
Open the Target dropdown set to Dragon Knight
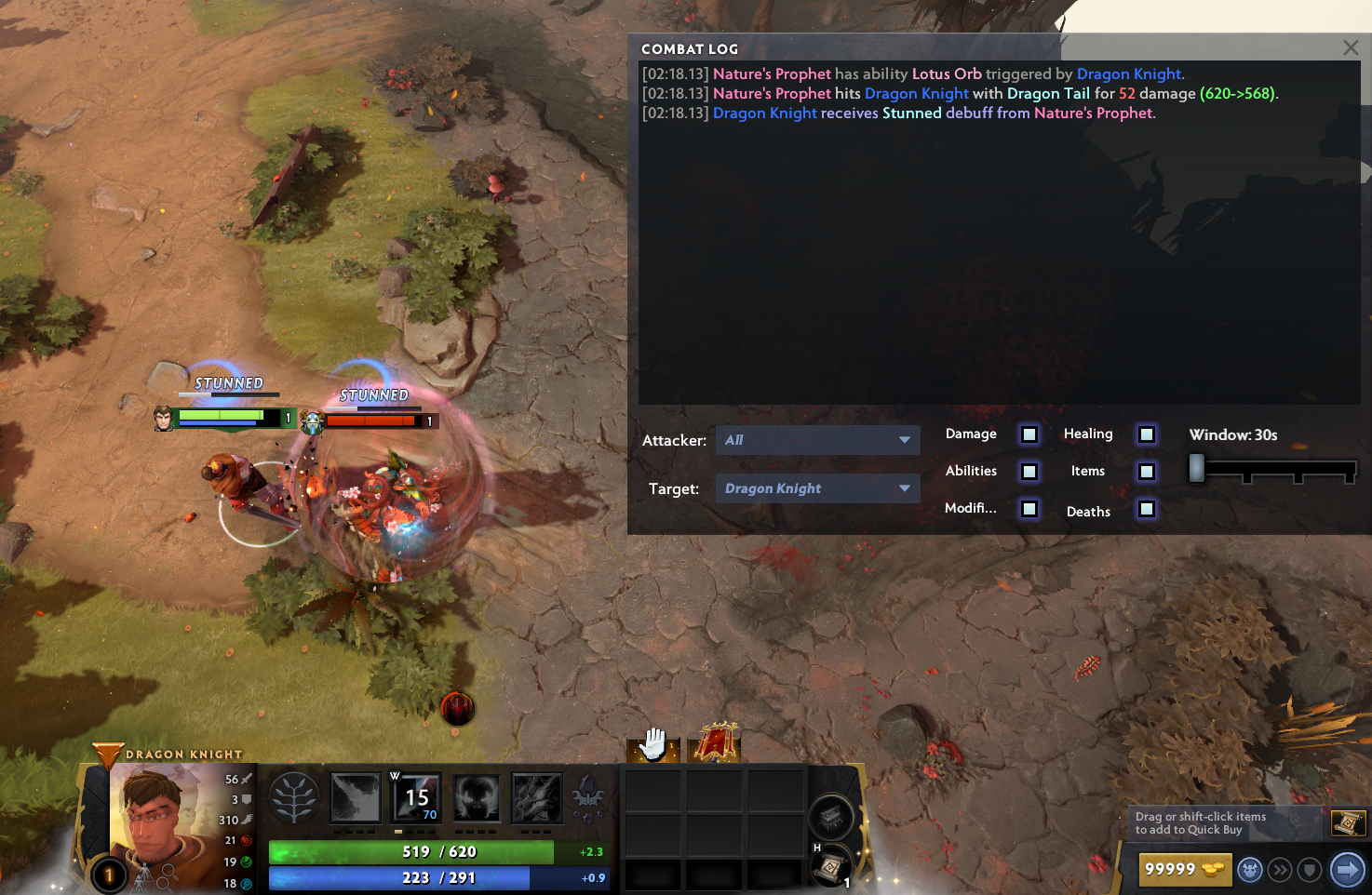pos(817,488)
